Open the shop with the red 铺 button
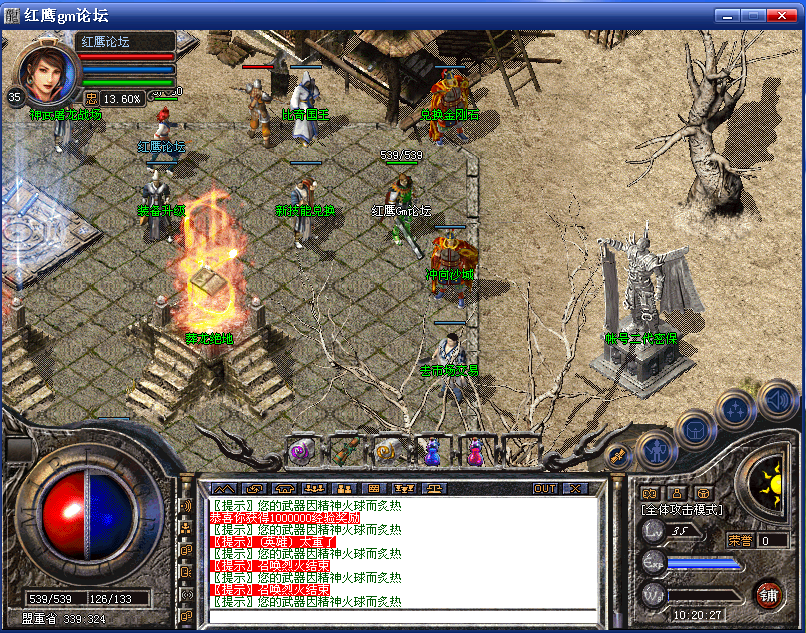806x633 pixels. 769,593
